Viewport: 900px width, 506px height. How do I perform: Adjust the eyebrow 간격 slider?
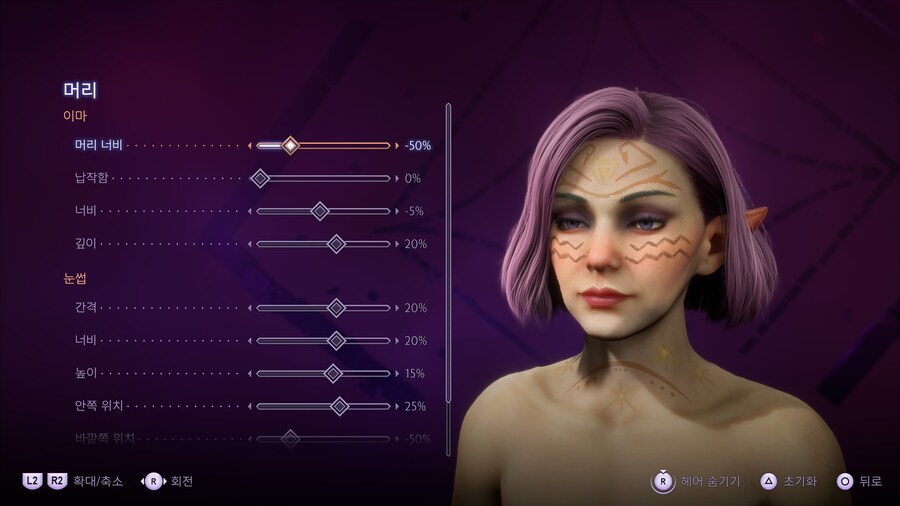[336, 308]
